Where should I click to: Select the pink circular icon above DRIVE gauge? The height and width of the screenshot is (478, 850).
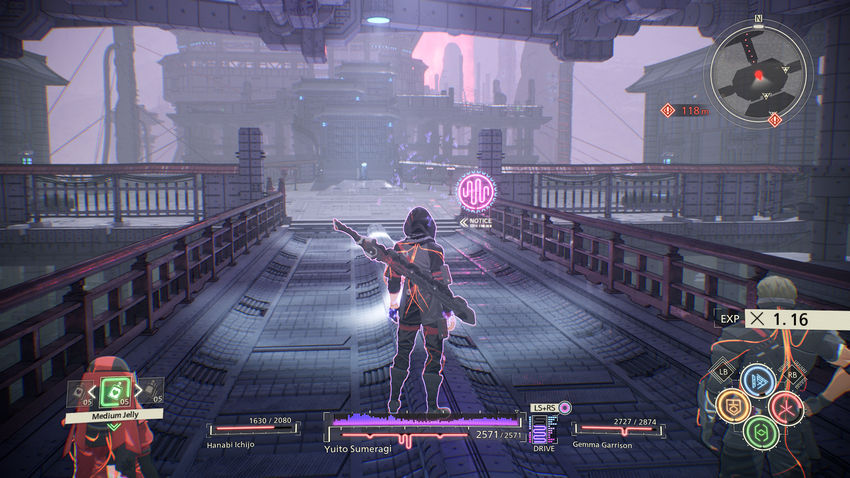(565, 407)
